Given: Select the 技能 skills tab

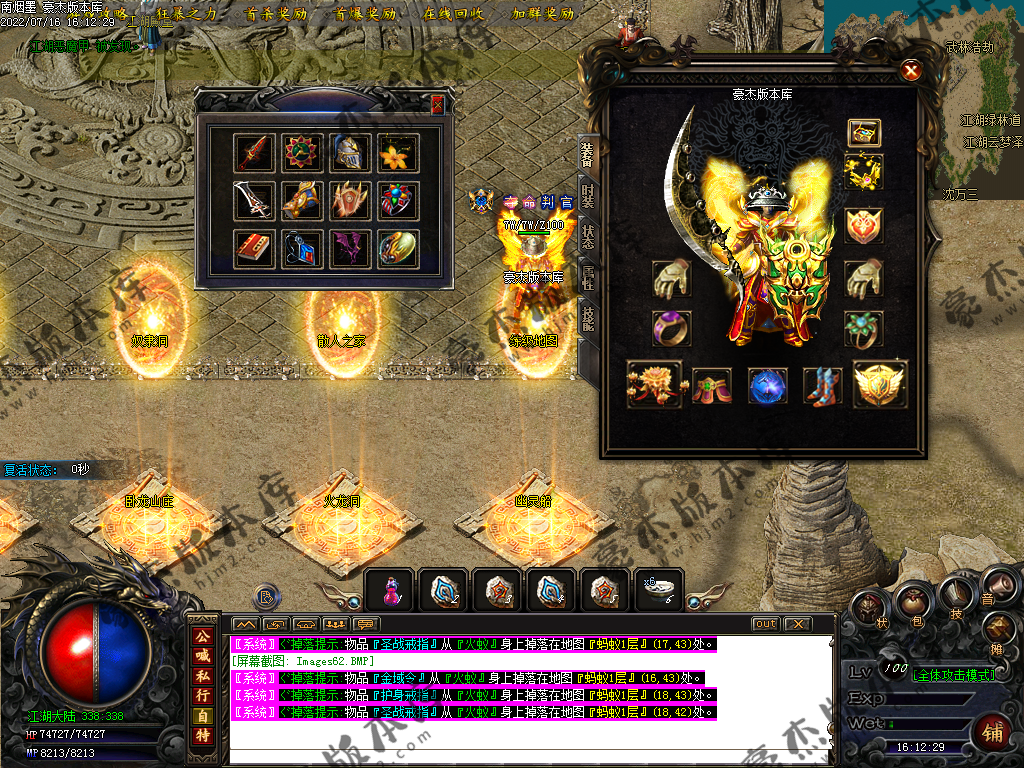Looking at the screenshot, I should [x=588, y=320].
